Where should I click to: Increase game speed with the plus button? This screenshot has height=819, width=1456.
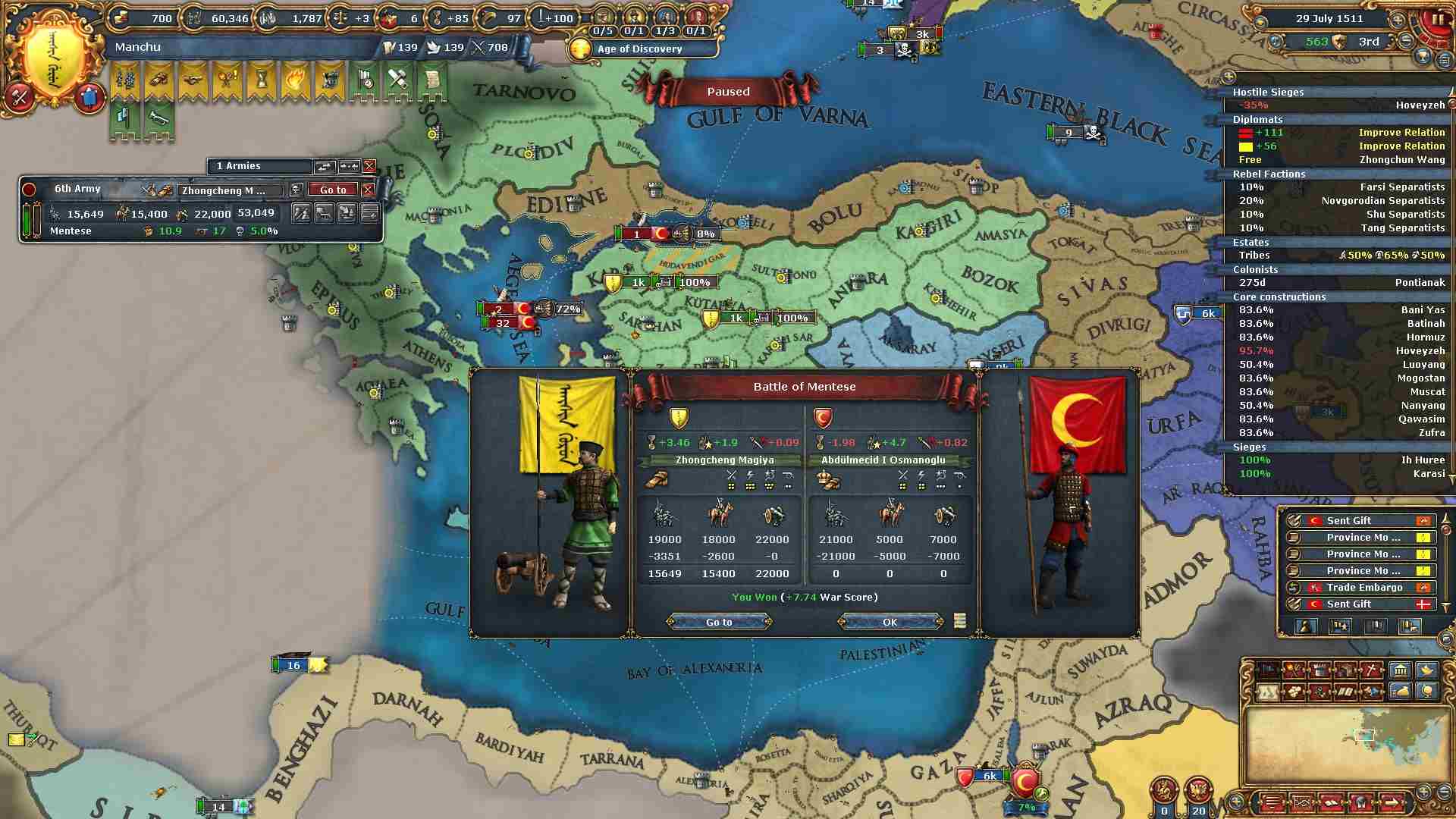pos(1399,19)
